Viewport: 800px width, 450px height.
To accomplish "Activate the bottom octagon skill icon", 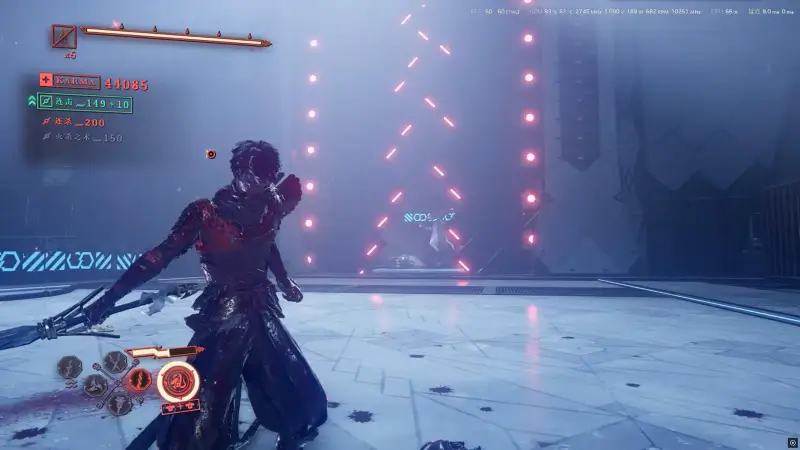I will coord(119,402).
